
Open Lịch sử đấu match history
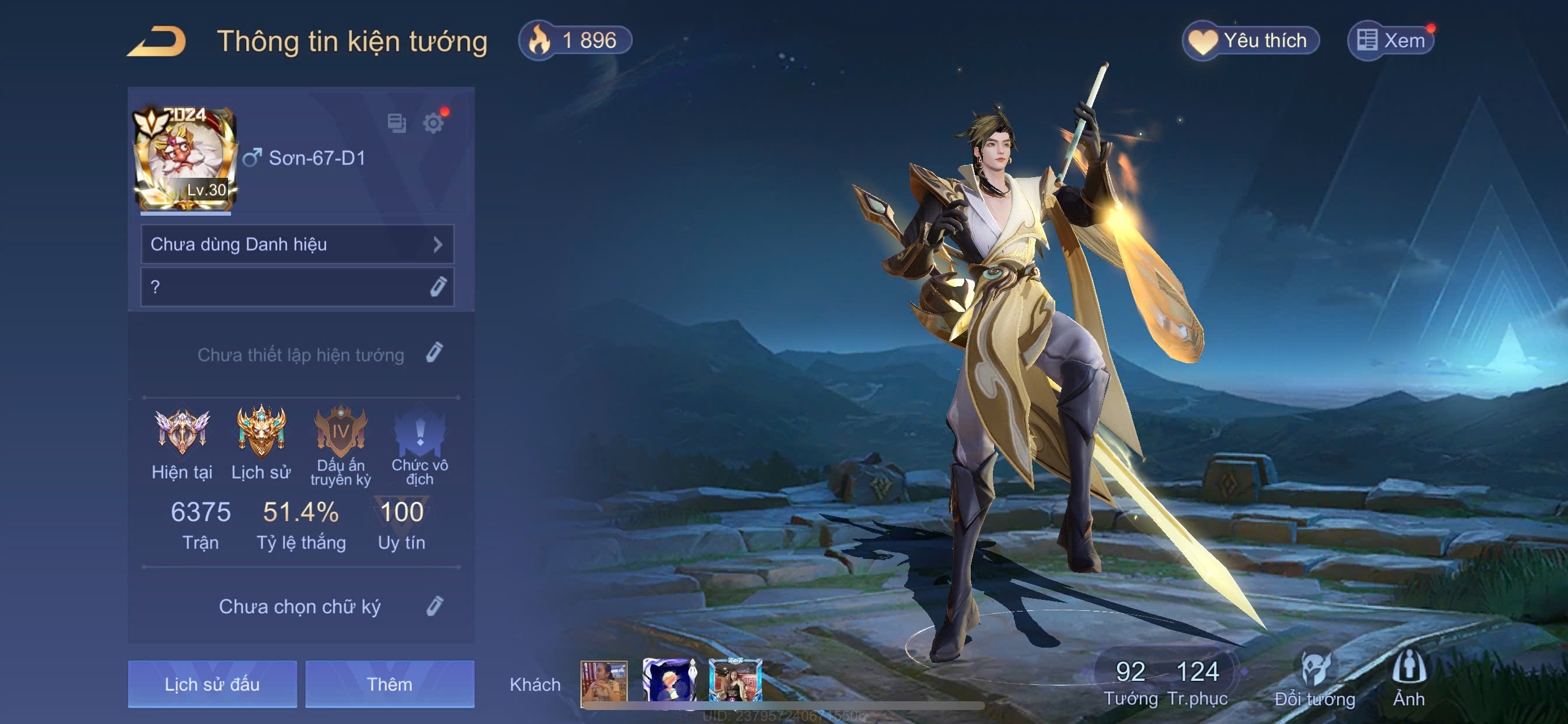(212, 684)
